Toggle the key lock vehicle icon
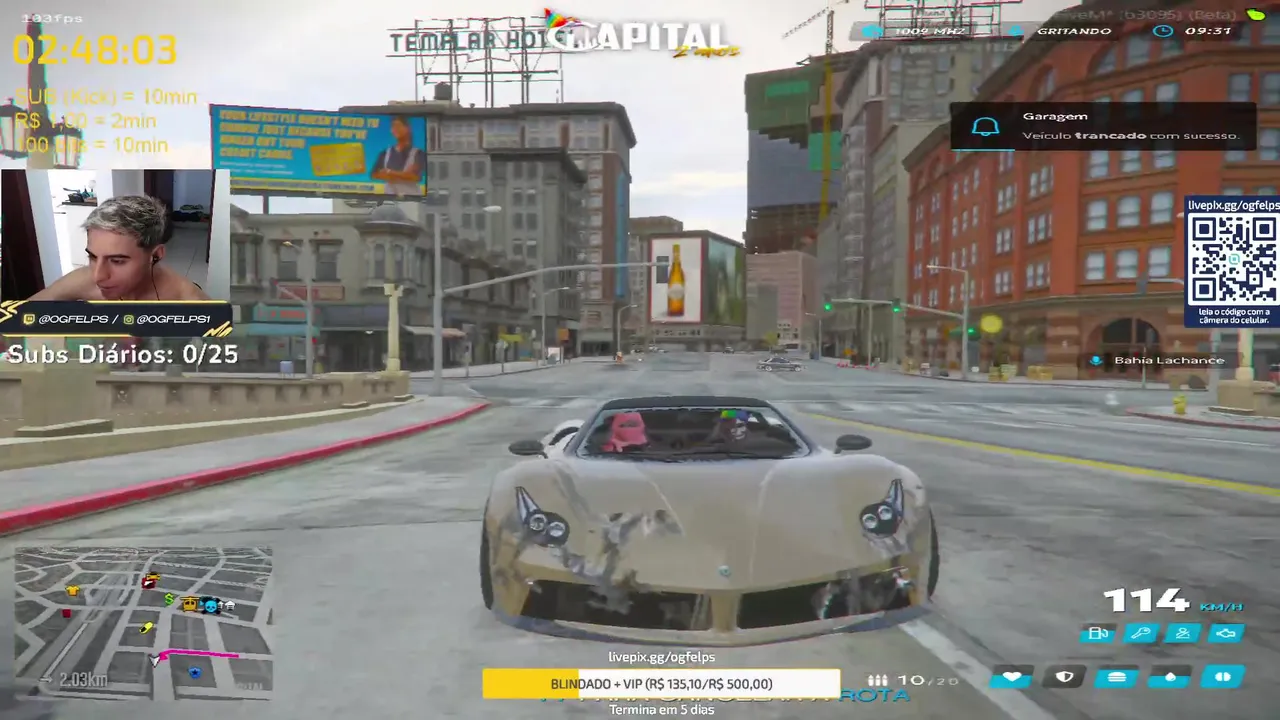 pos(1140,633)
